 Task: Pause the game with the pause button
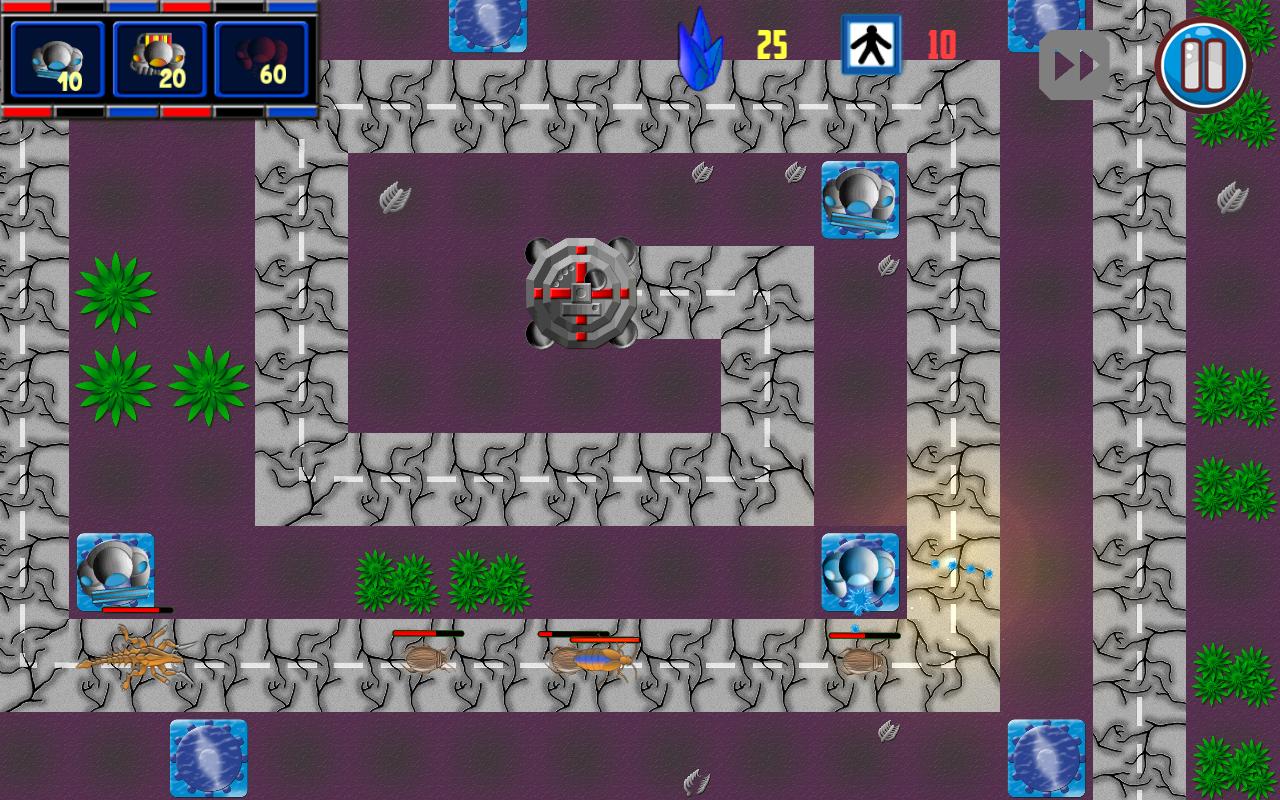click(1203, 63)
